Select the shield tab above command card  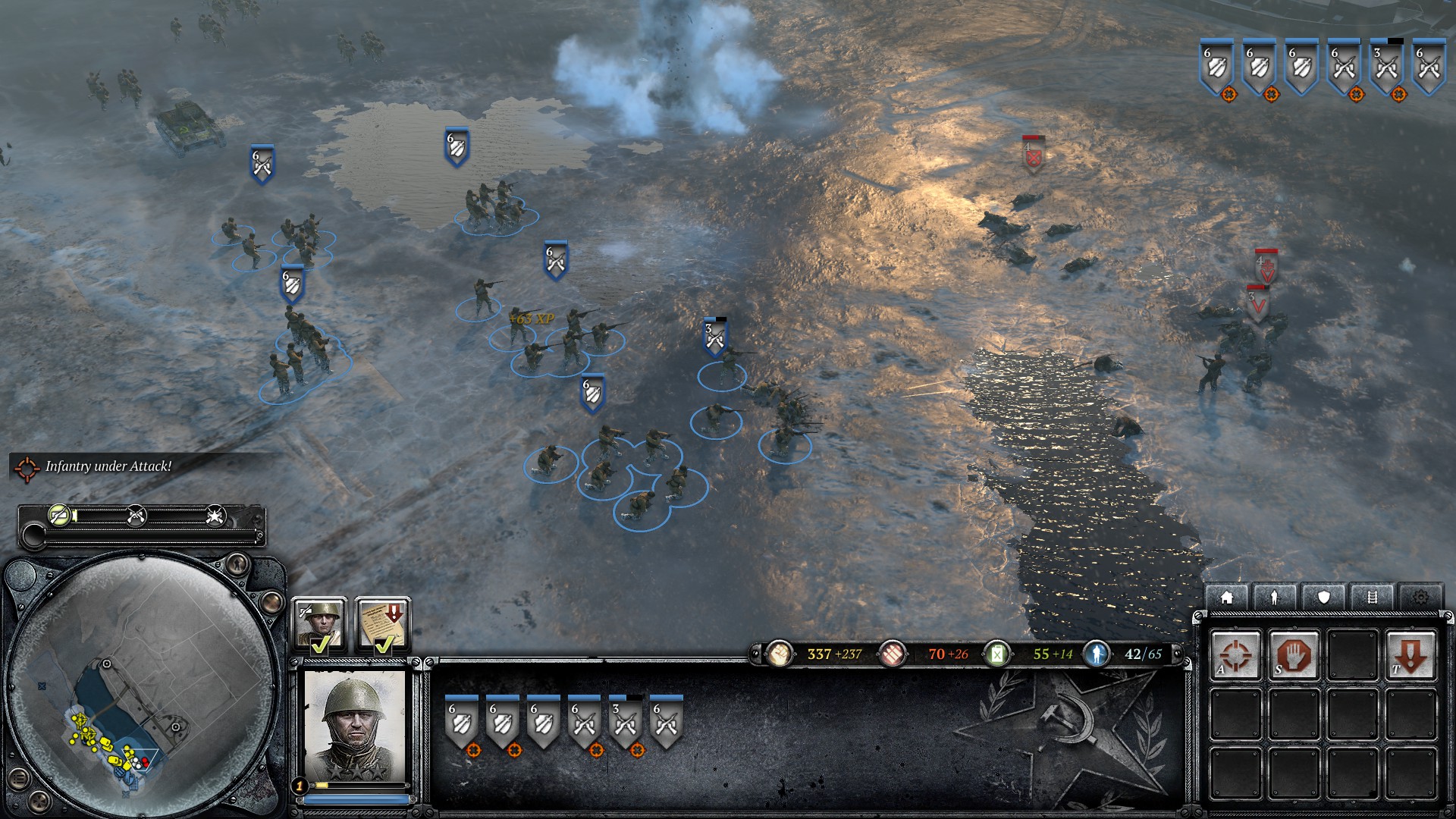tap(1323, 598)
